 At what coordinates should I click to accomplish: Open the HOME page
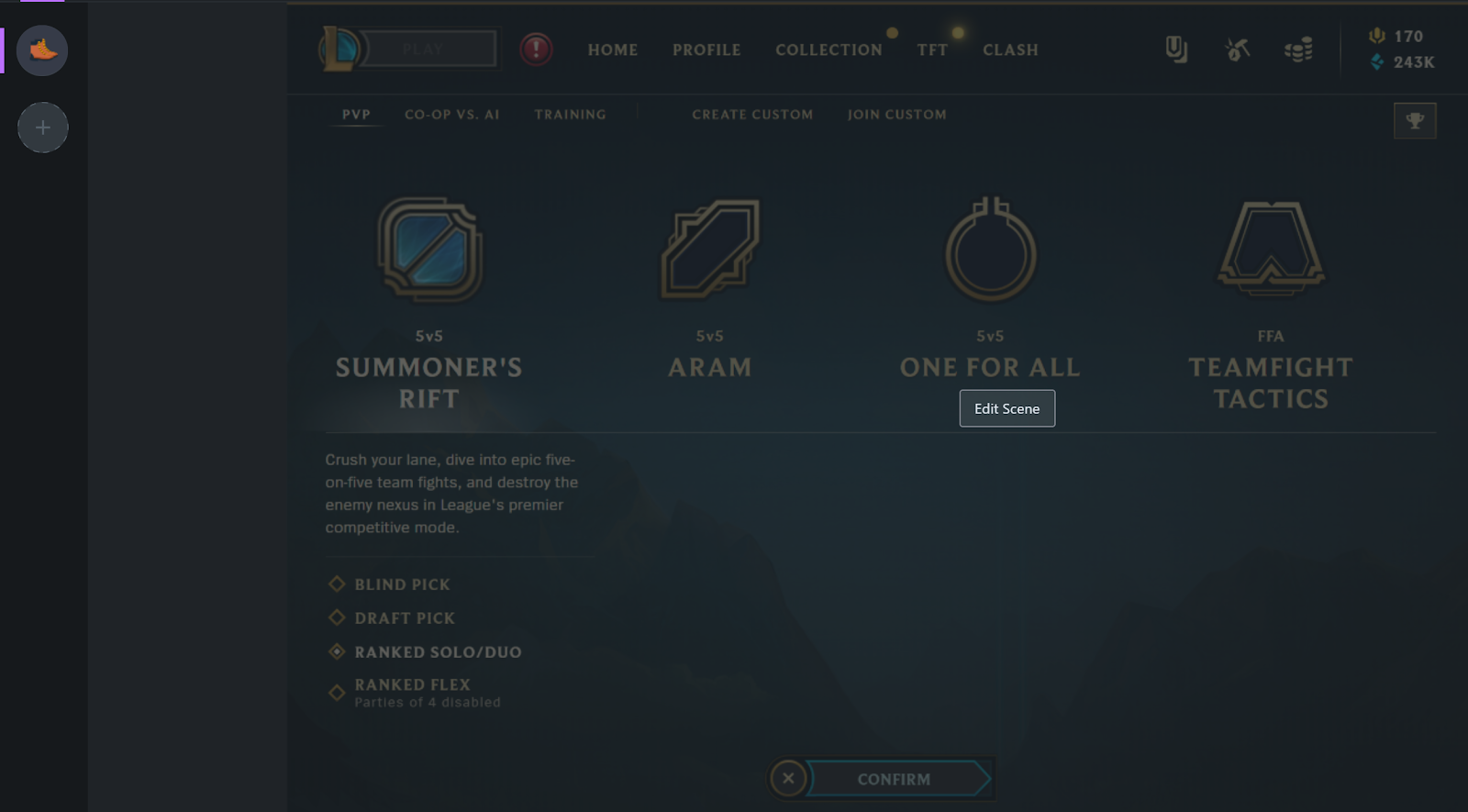point(612,50)
